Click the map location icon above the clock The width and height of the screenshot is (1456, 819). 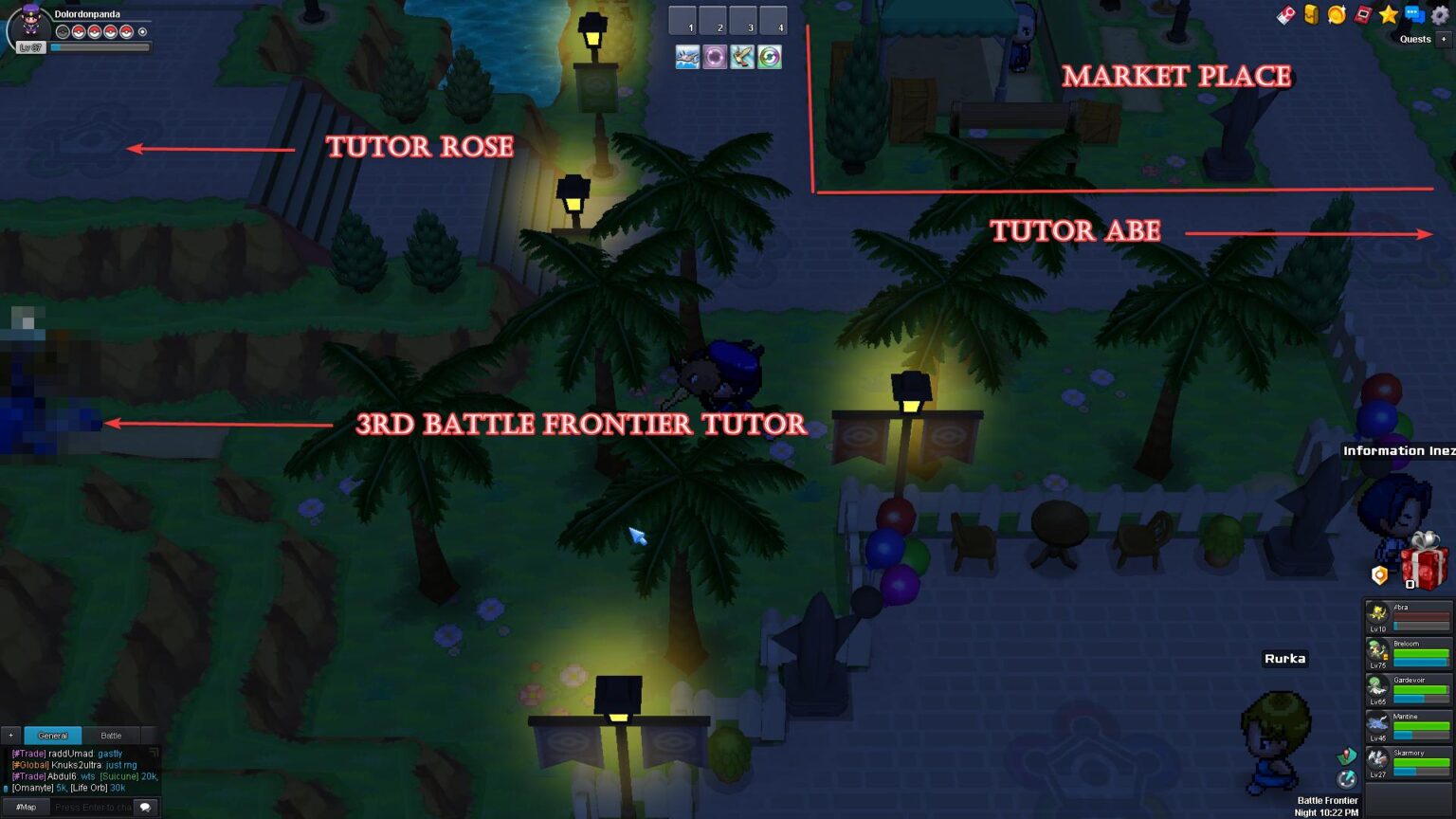tap(1346, 756)
